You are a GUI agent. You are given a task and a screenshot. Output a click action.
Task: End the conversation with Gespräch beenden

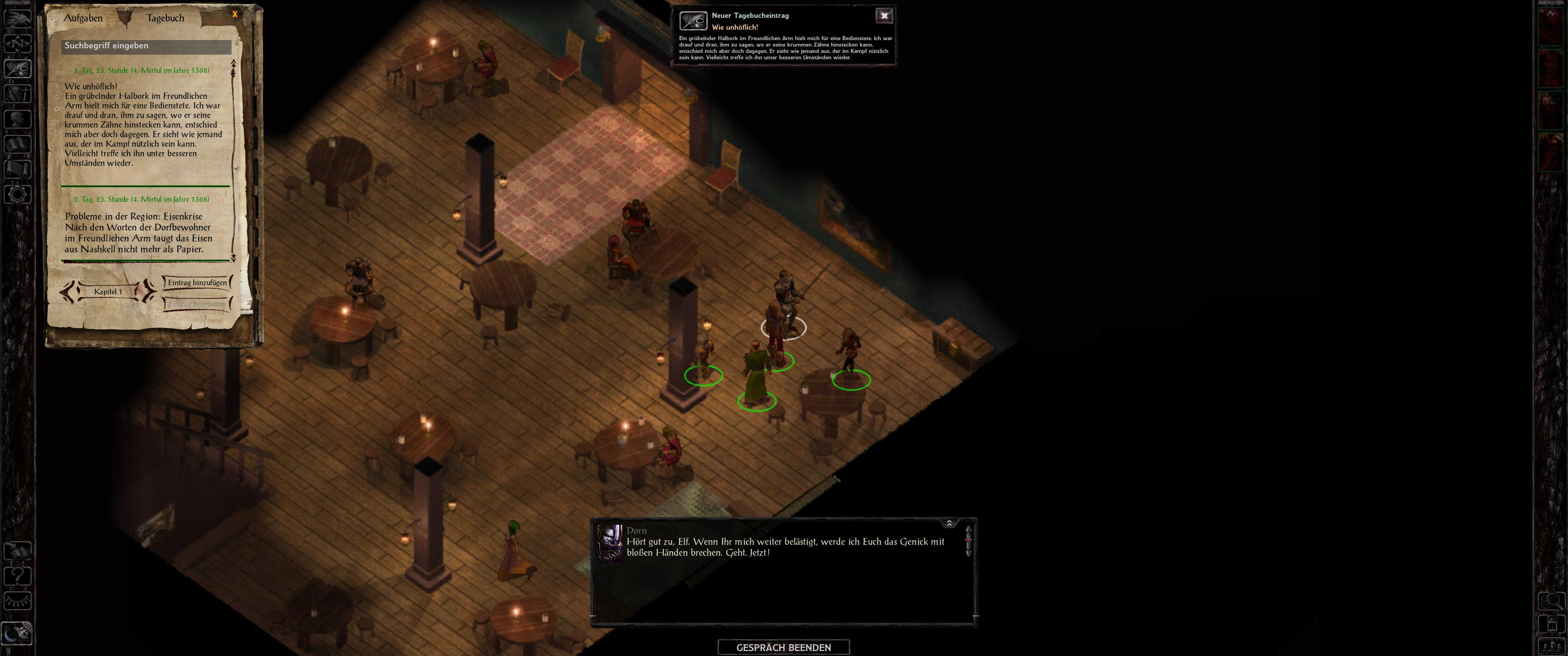784,647
